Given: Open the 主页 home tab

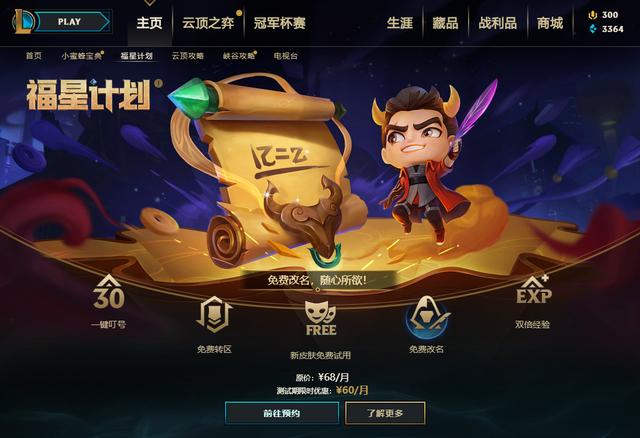Looking at the screenshot, I should (149, 22).
